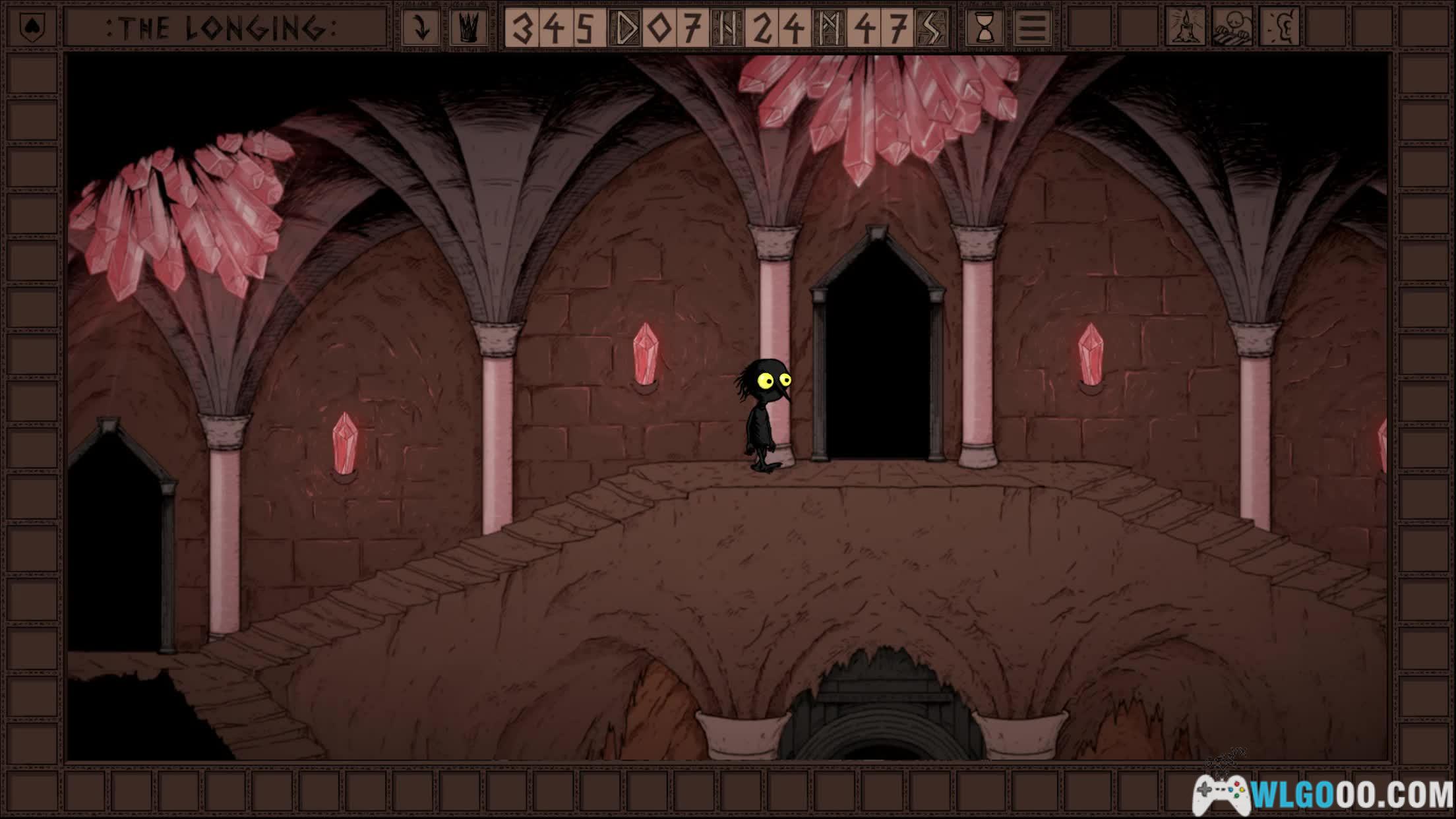Open the crown icon button
Image resolution: width=1456 pixels, height=819 pixels.
(469, 28)
